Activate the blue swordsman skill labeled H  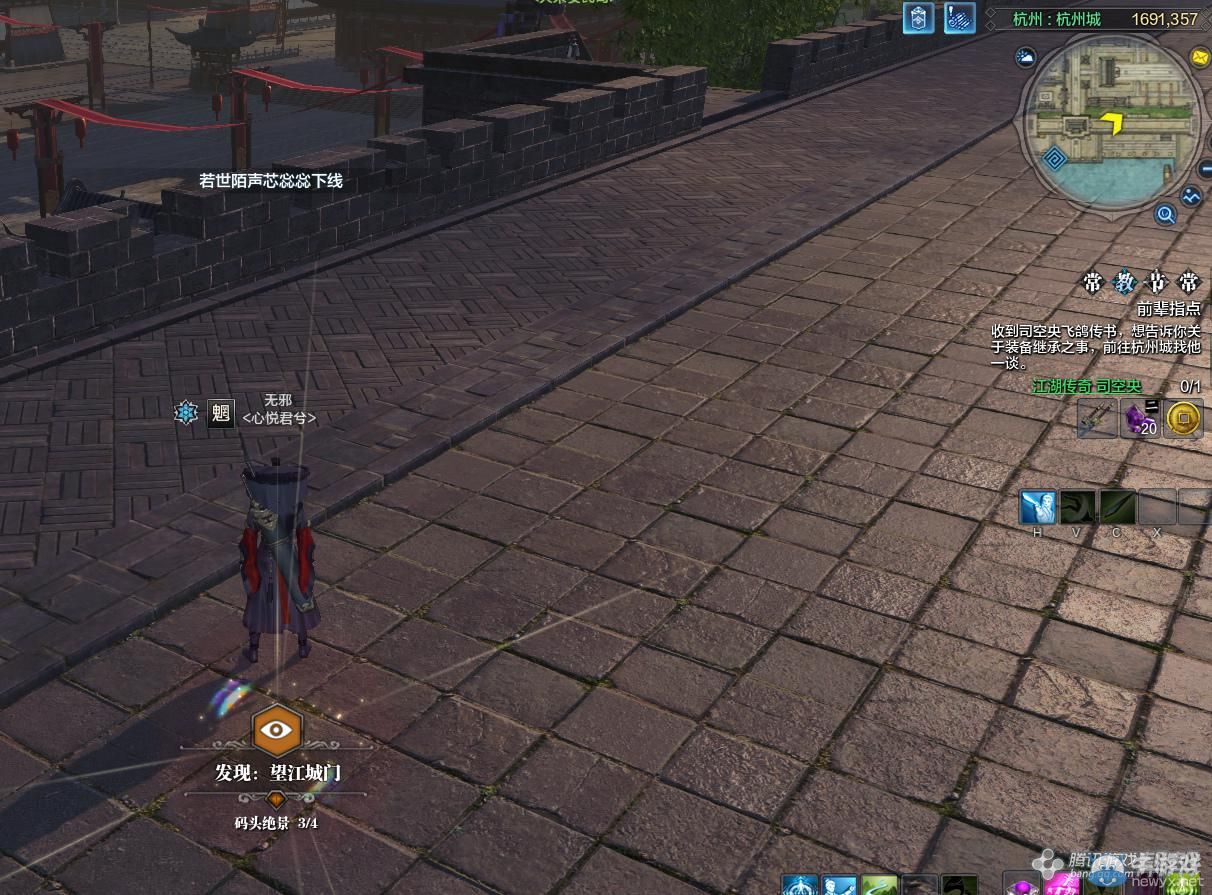point(1038,507)
